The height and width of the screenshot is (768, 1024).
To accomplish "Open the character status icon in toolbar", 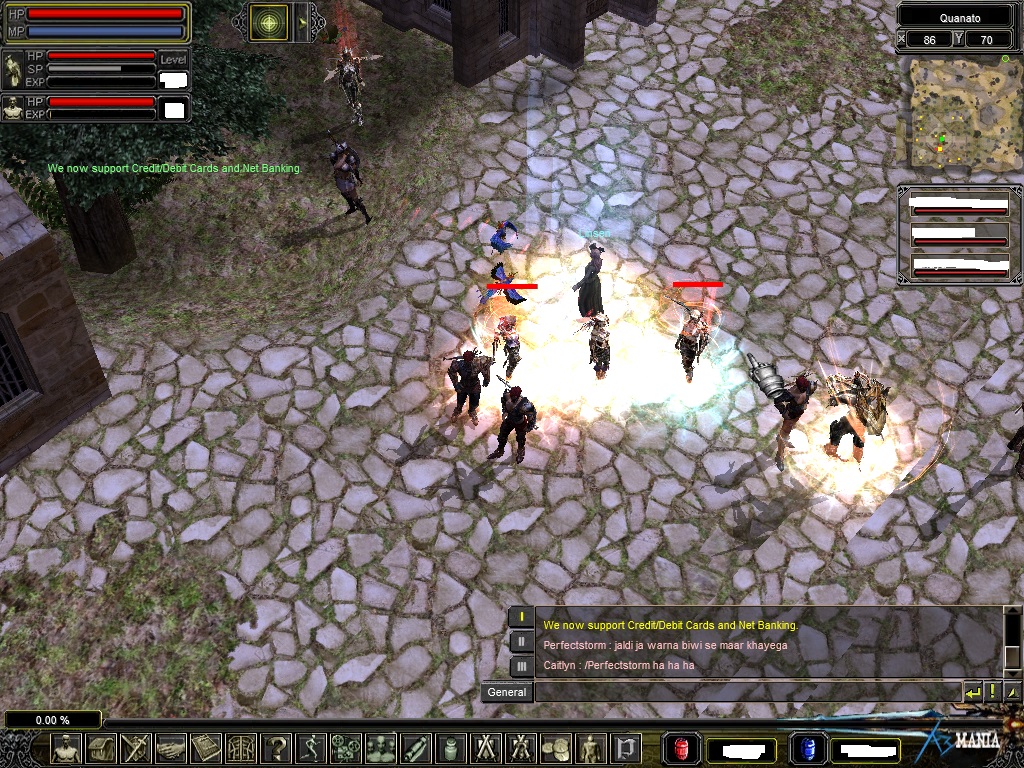I will click(x=66, y=747).
